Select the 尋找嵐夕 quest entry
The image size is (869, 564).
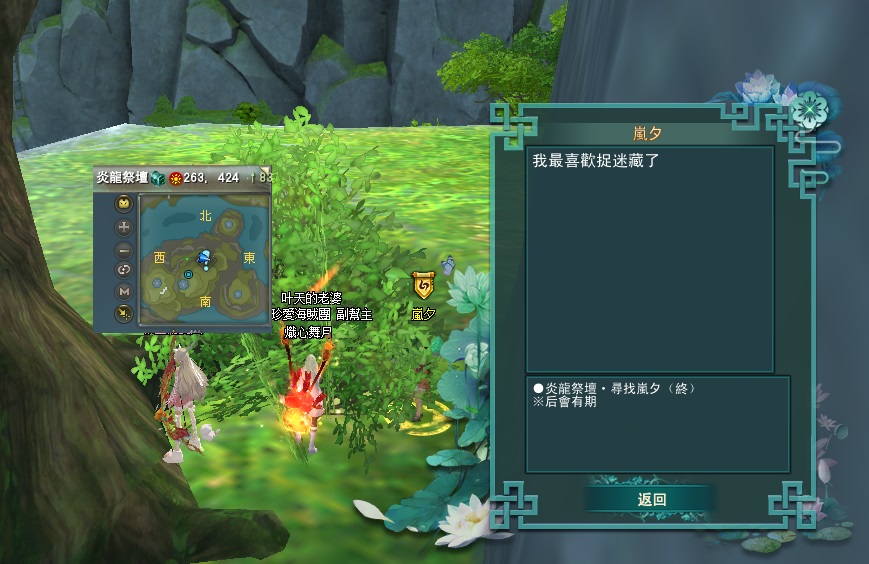[614, 388]
